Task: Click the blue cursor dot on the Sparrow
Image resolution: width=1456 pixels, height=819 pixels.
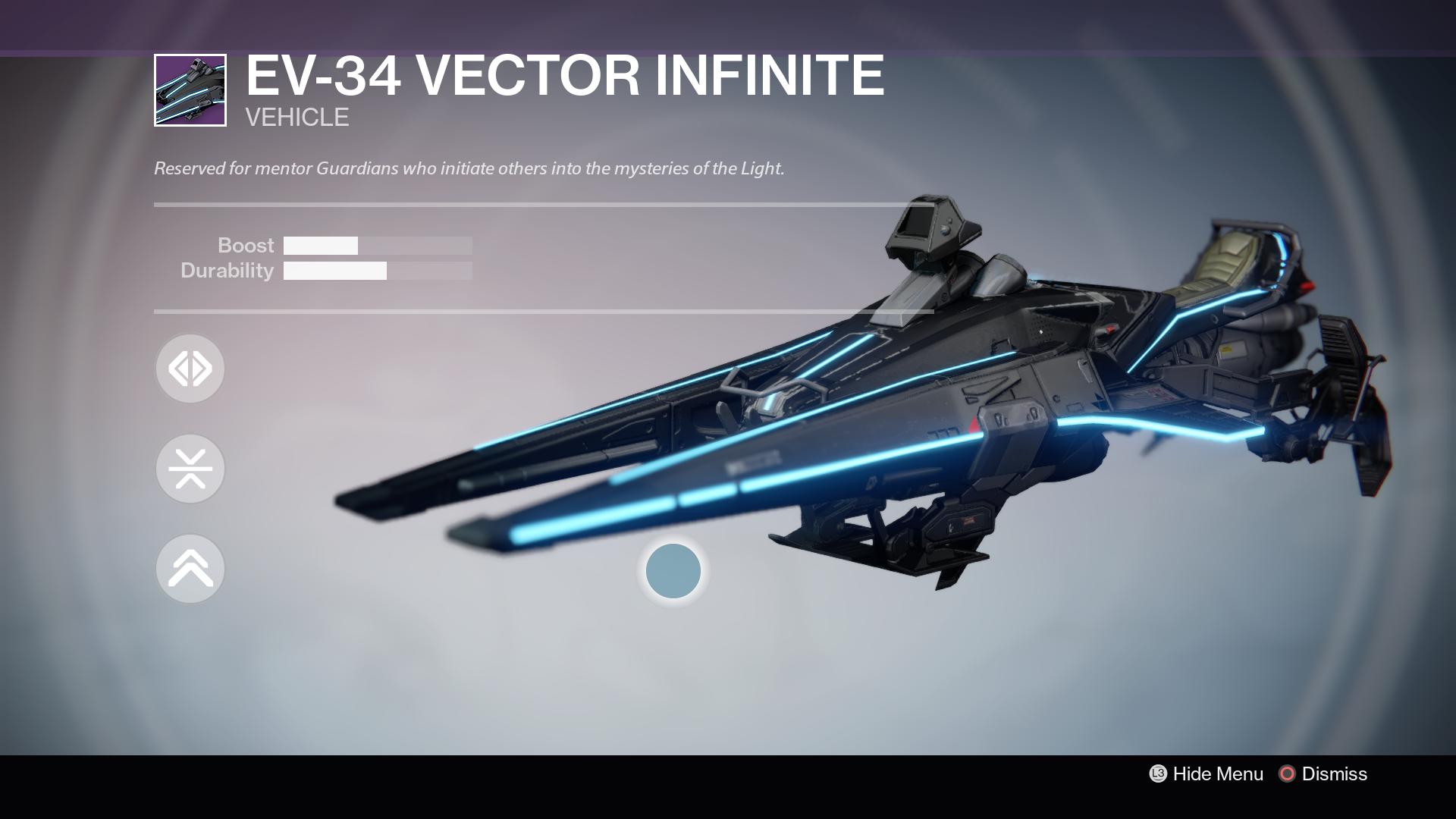Action: click(672, 571)
